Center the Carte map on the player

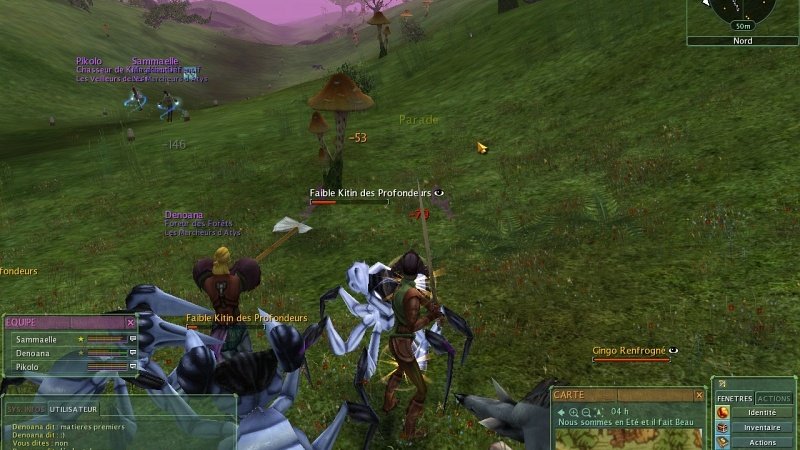point(598,411)
